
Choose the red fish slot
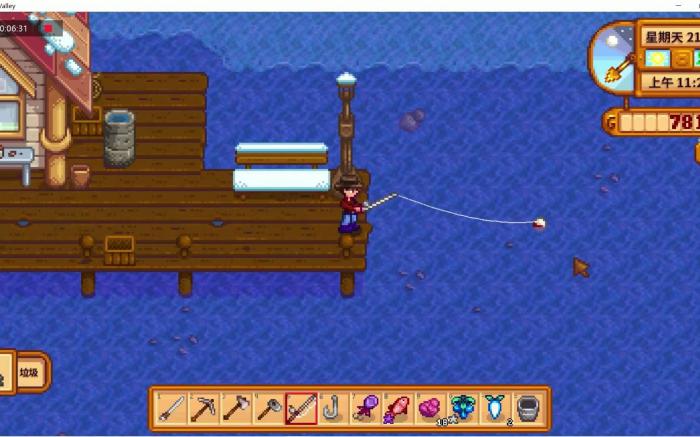(x=397, y=408)
